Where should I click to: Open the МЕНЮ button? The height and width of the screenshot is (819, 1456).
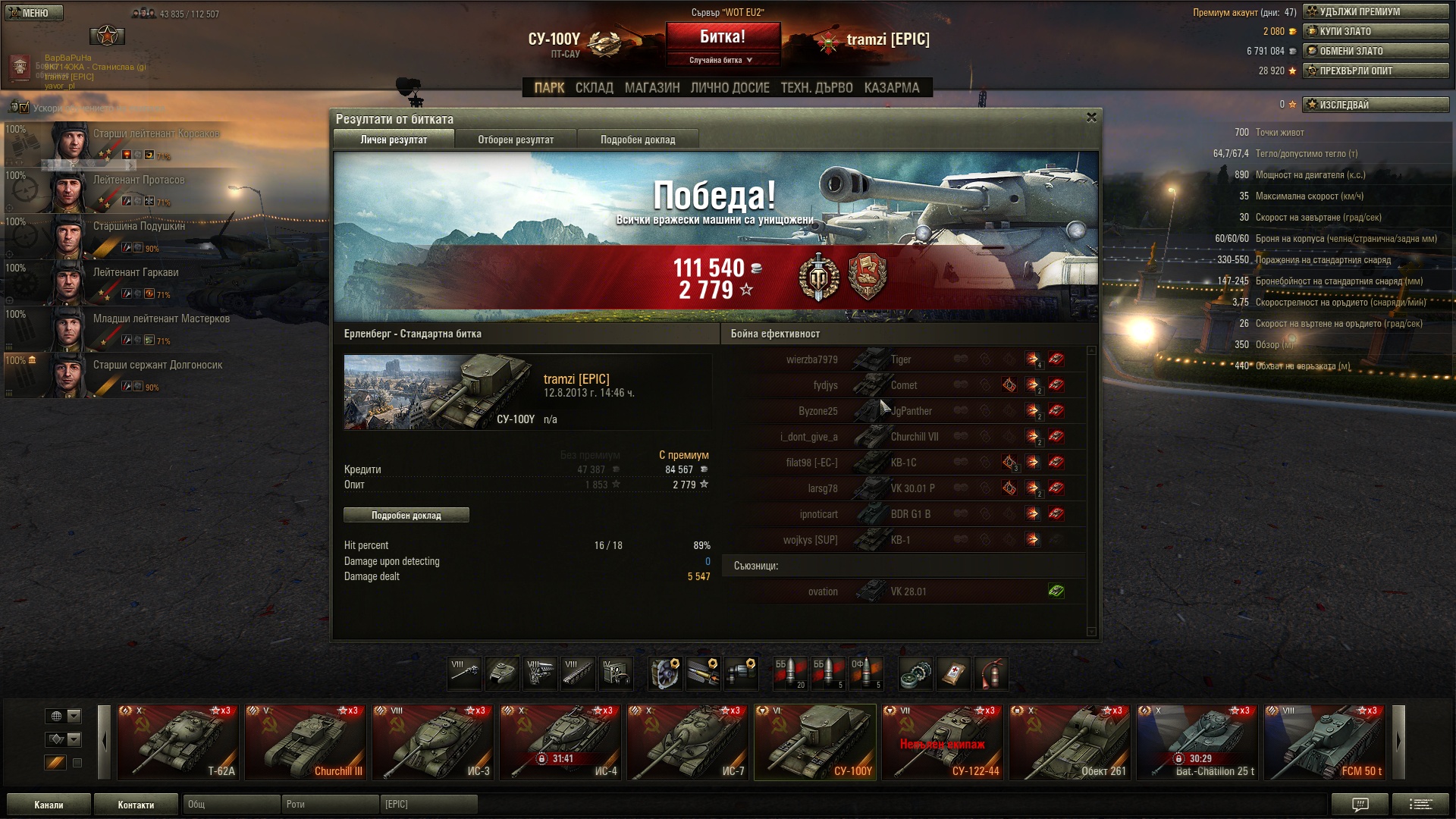coord(33,13)
